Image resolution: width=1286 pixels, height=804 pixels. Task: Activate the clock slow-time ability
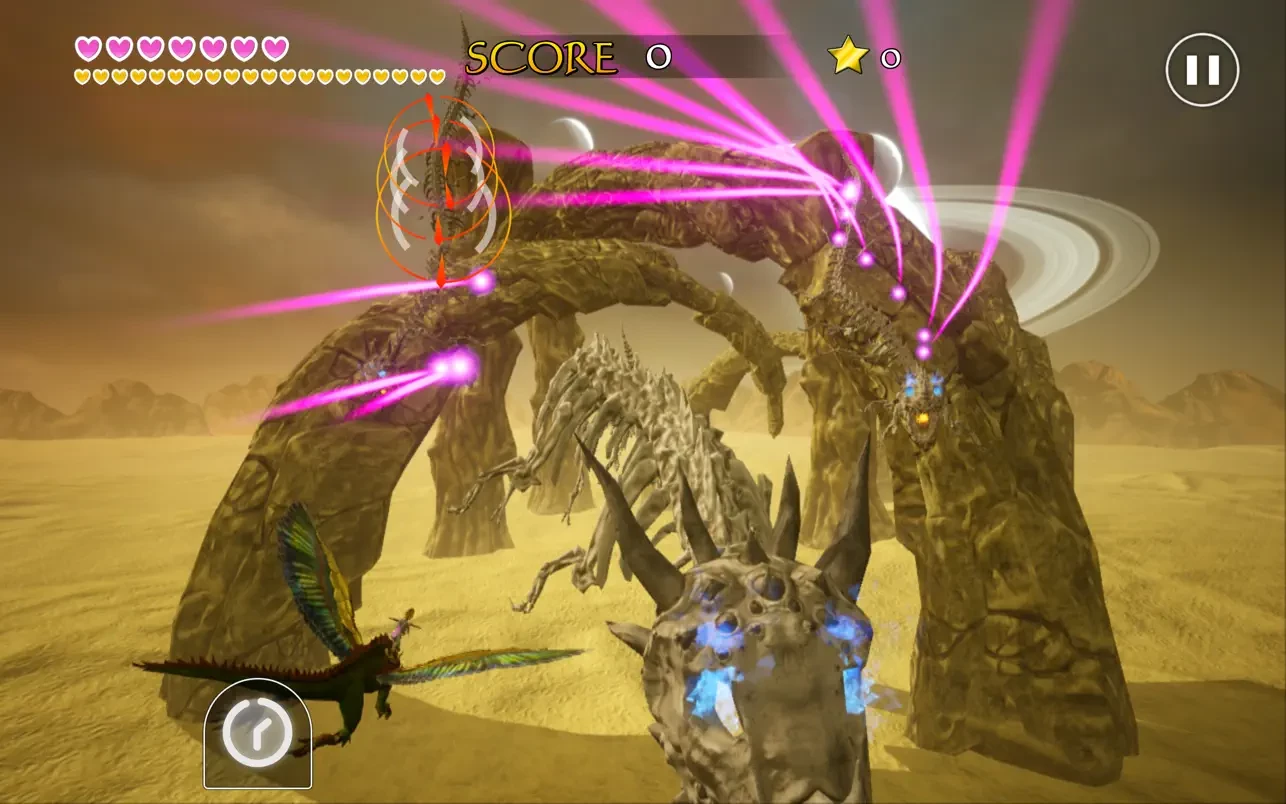click(x=257, y=733)
